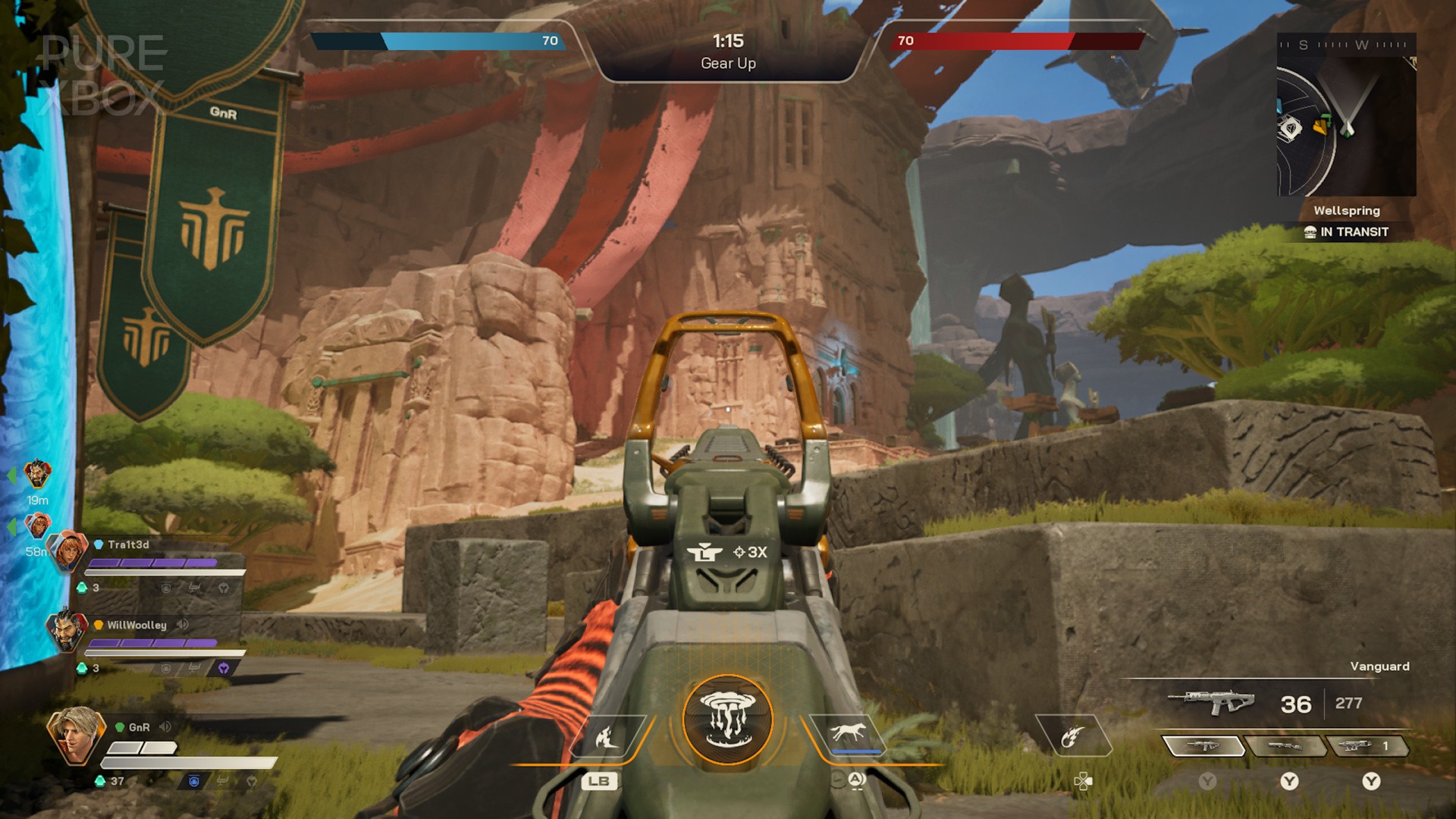This screenshot has width=1456, height=819.
Task: Switch to the weapon slot showing 1
Action: (x=1367, y=747)
